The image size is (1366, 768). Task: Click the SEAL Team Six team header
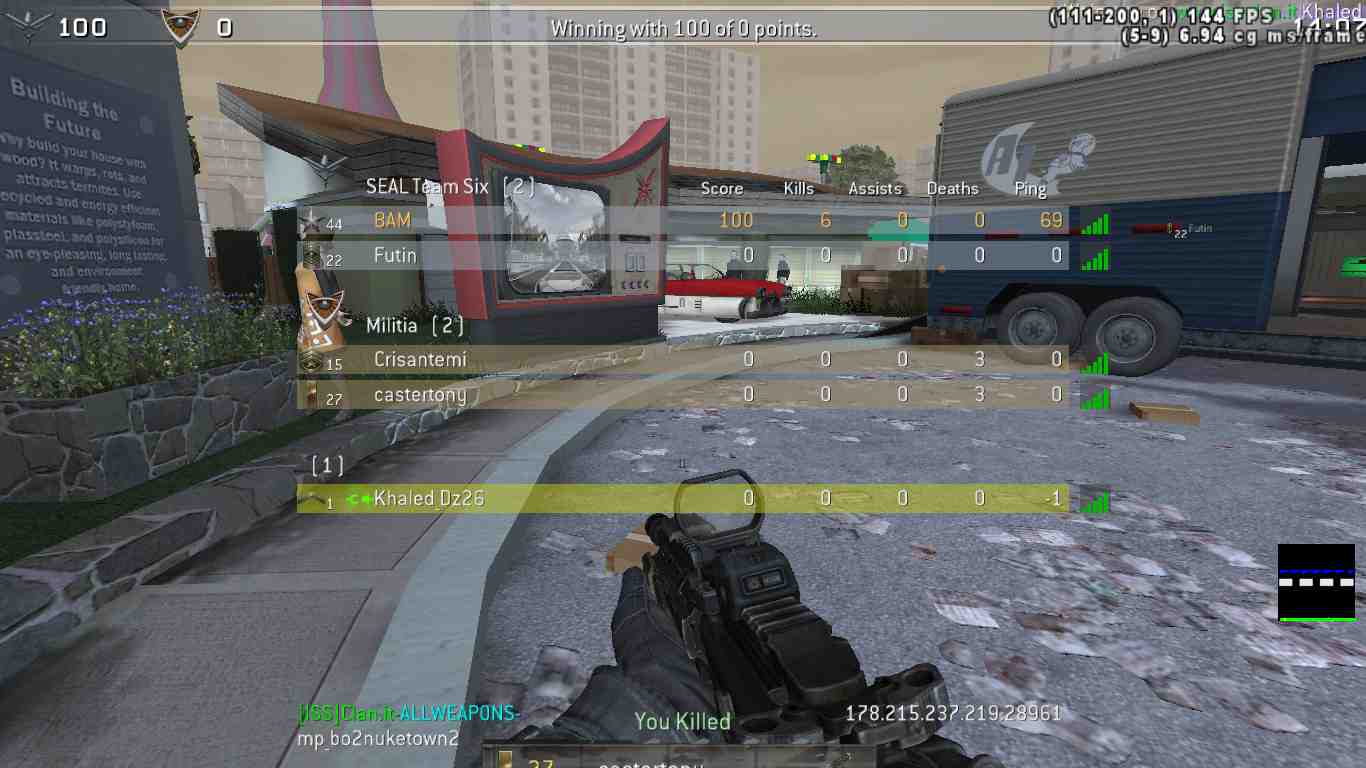pyautogui.click(x=449, y=186)
